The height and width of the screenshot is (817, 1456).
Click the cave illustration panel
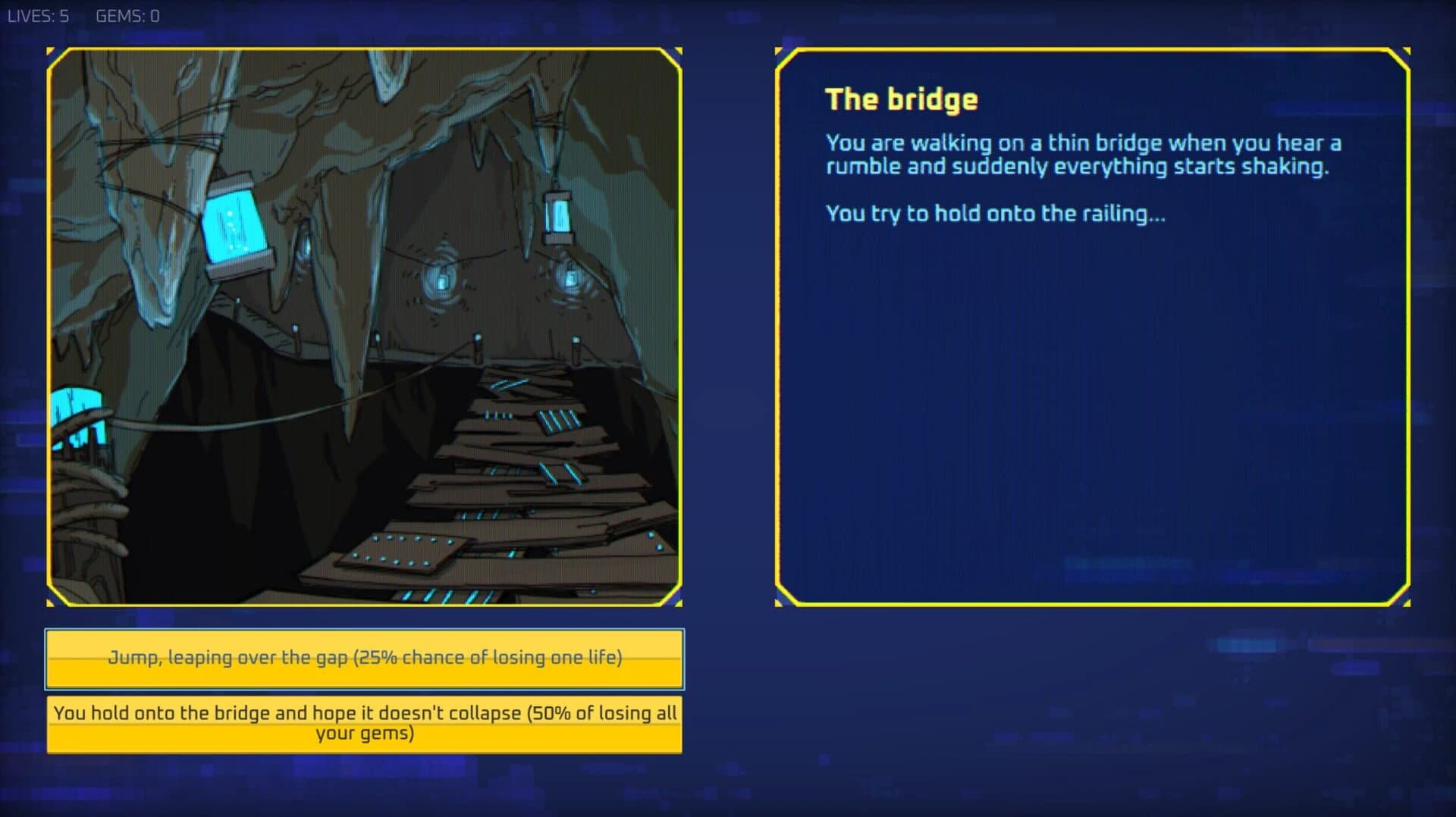tap(364, 326)
